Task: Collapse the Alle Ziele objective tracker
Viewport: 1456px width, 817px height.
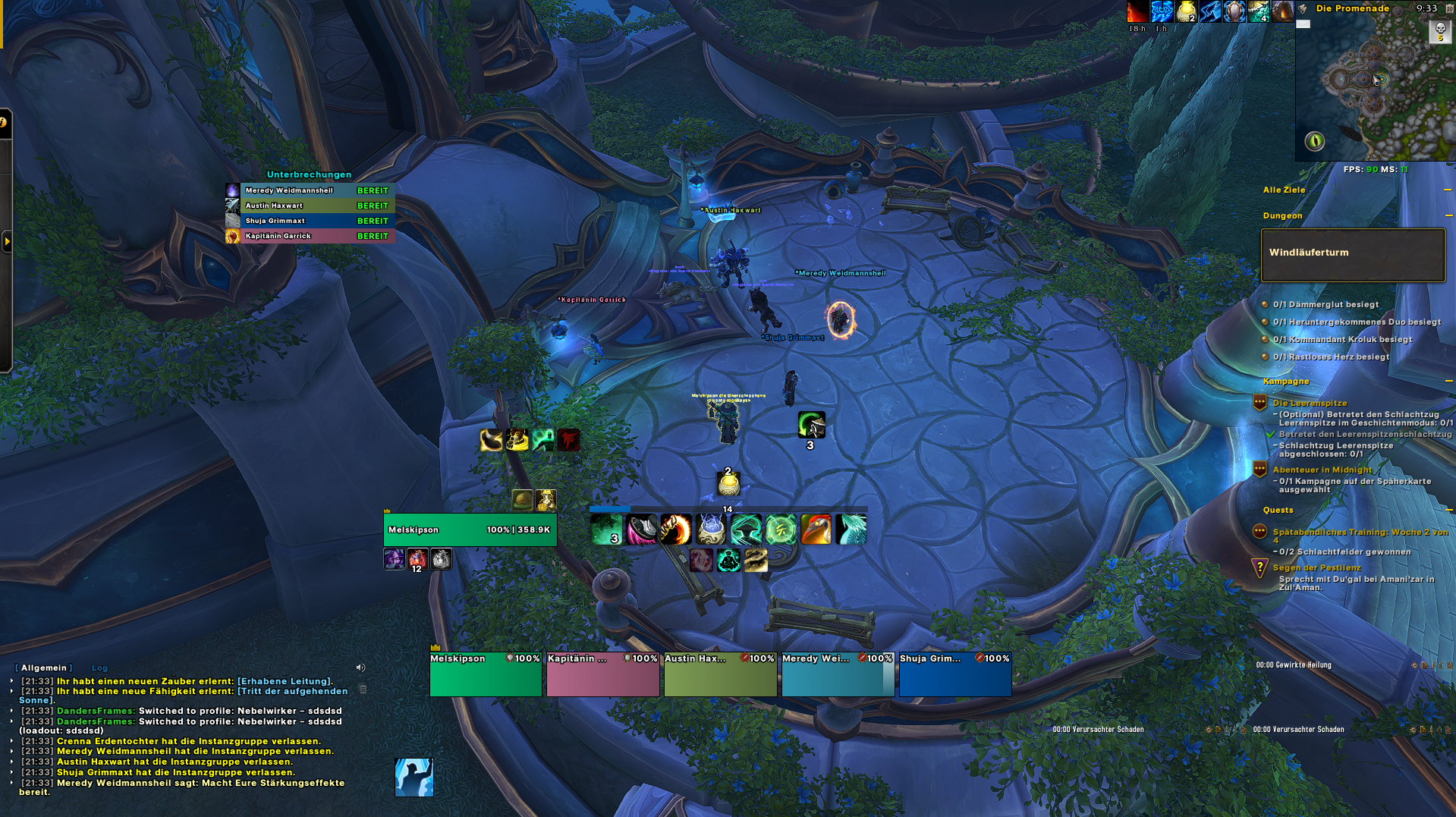Action: [x=1447, y=190]
